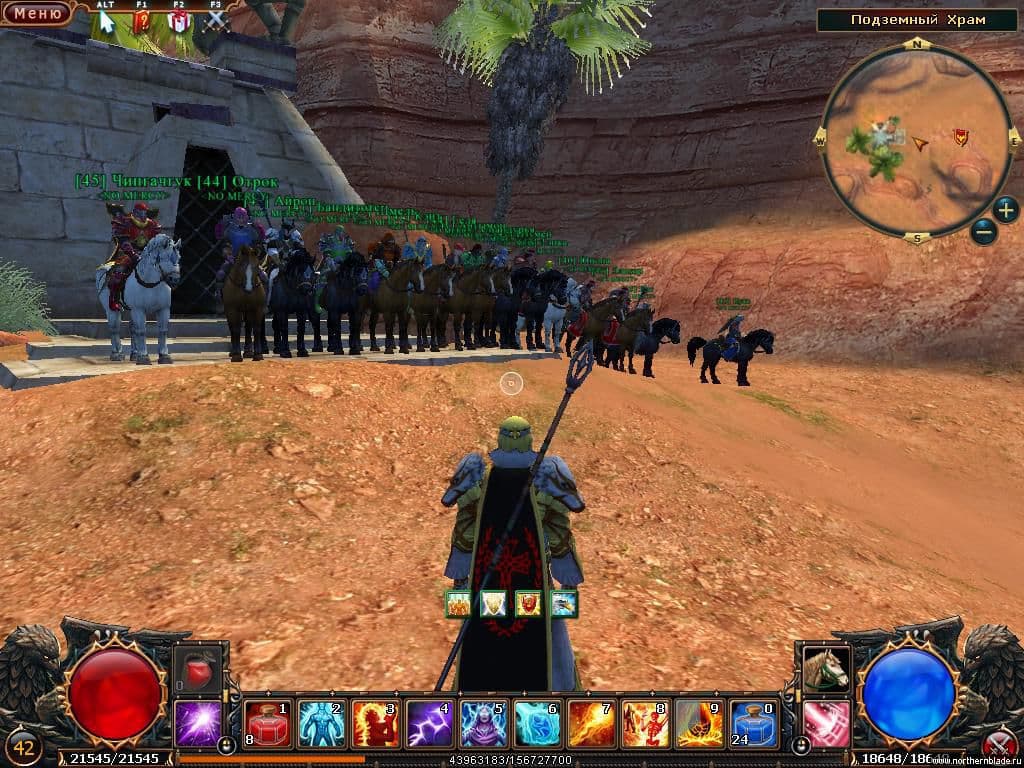The width and height of the screenshot is (1024, 768).
Task: Use the cyan ice skill in slot 6
Action: tap(538, 723)
